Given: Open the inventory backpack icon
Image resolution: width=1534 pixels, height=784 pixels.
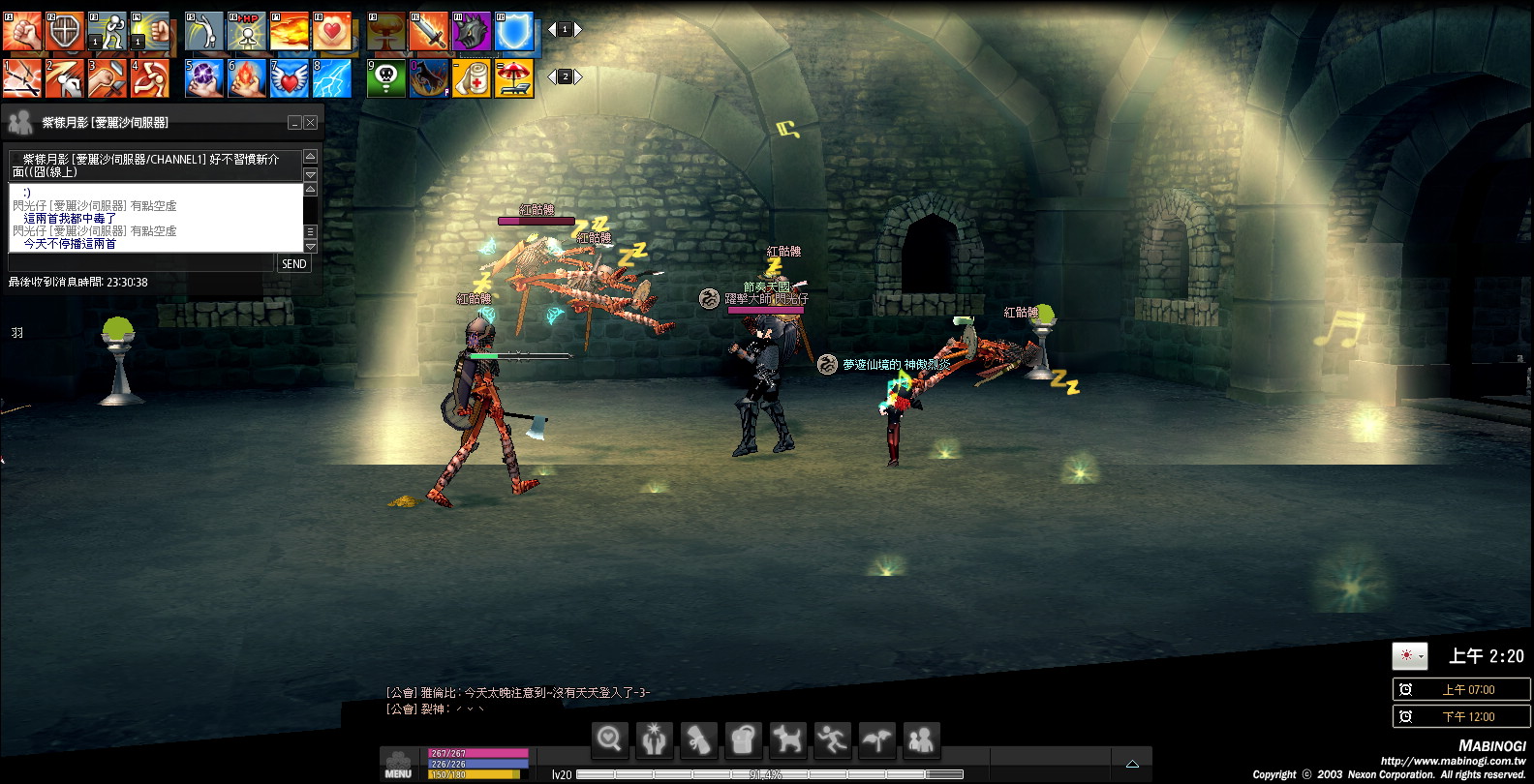Looking at the screenshot, I should click(743, 740).
